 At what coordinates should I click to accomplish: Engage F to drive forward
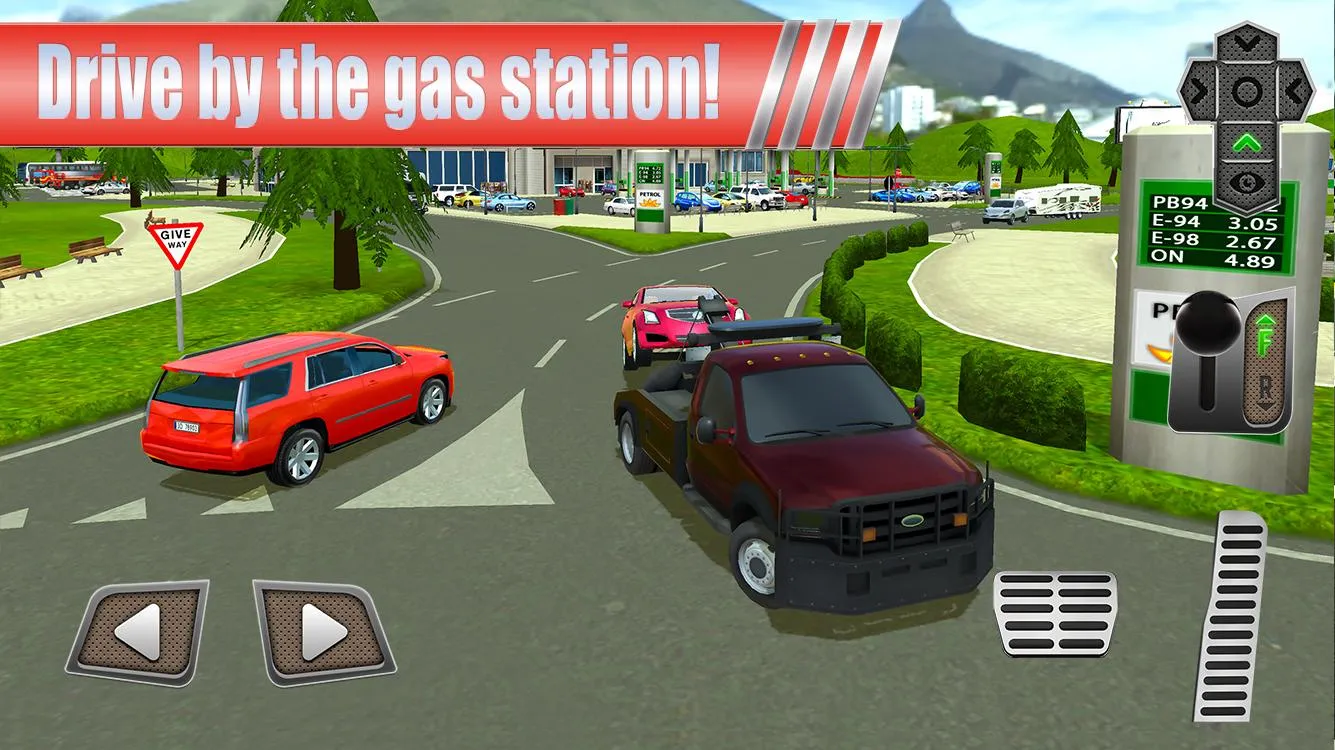[1264, 334]
